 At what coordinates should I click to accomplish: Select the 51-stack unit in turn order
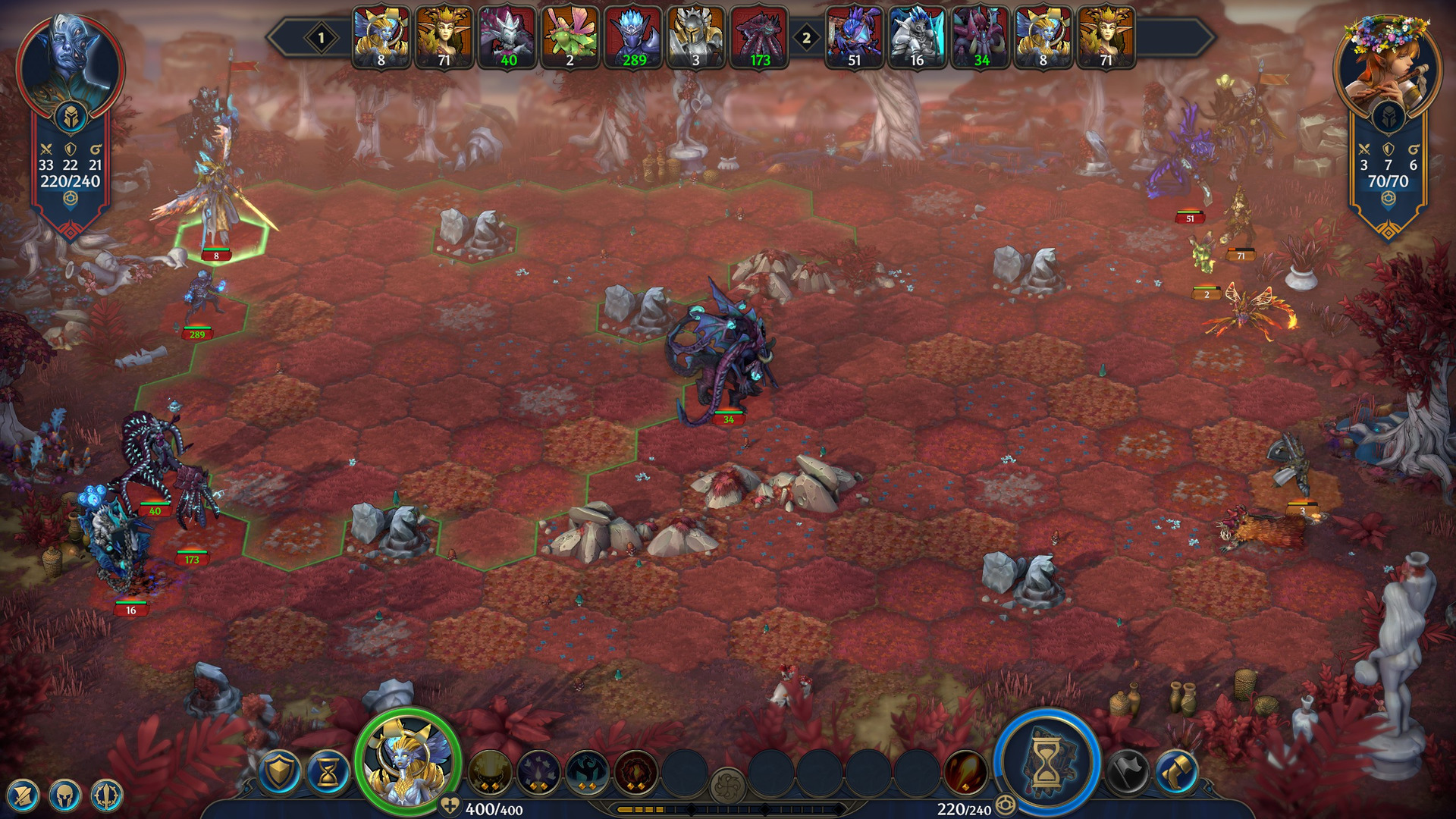tap(855, 38)
